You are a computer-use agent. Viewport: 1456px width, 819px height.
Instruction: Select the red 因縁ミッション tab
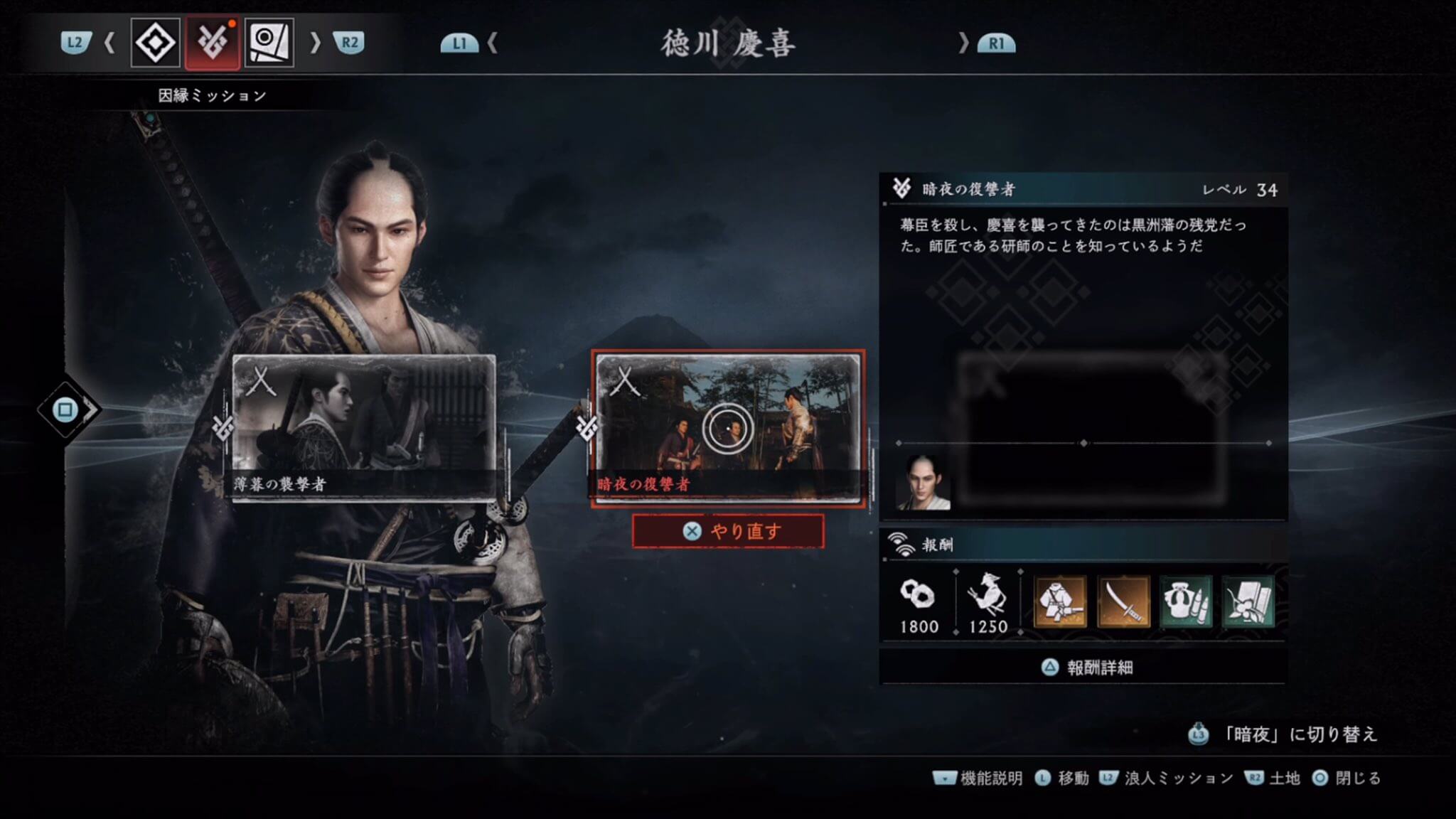(x=212, y=43)
